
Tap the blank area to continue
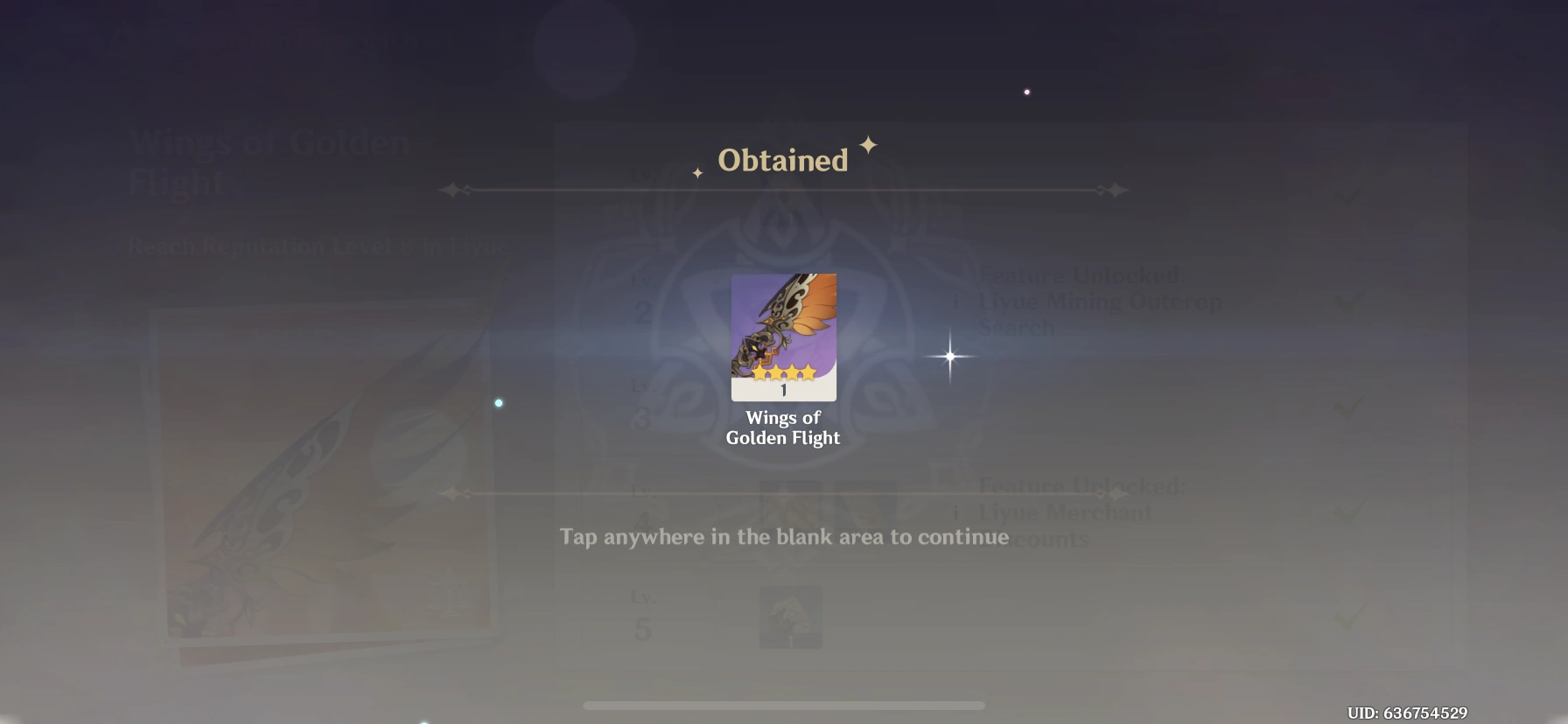click(784, 537)
